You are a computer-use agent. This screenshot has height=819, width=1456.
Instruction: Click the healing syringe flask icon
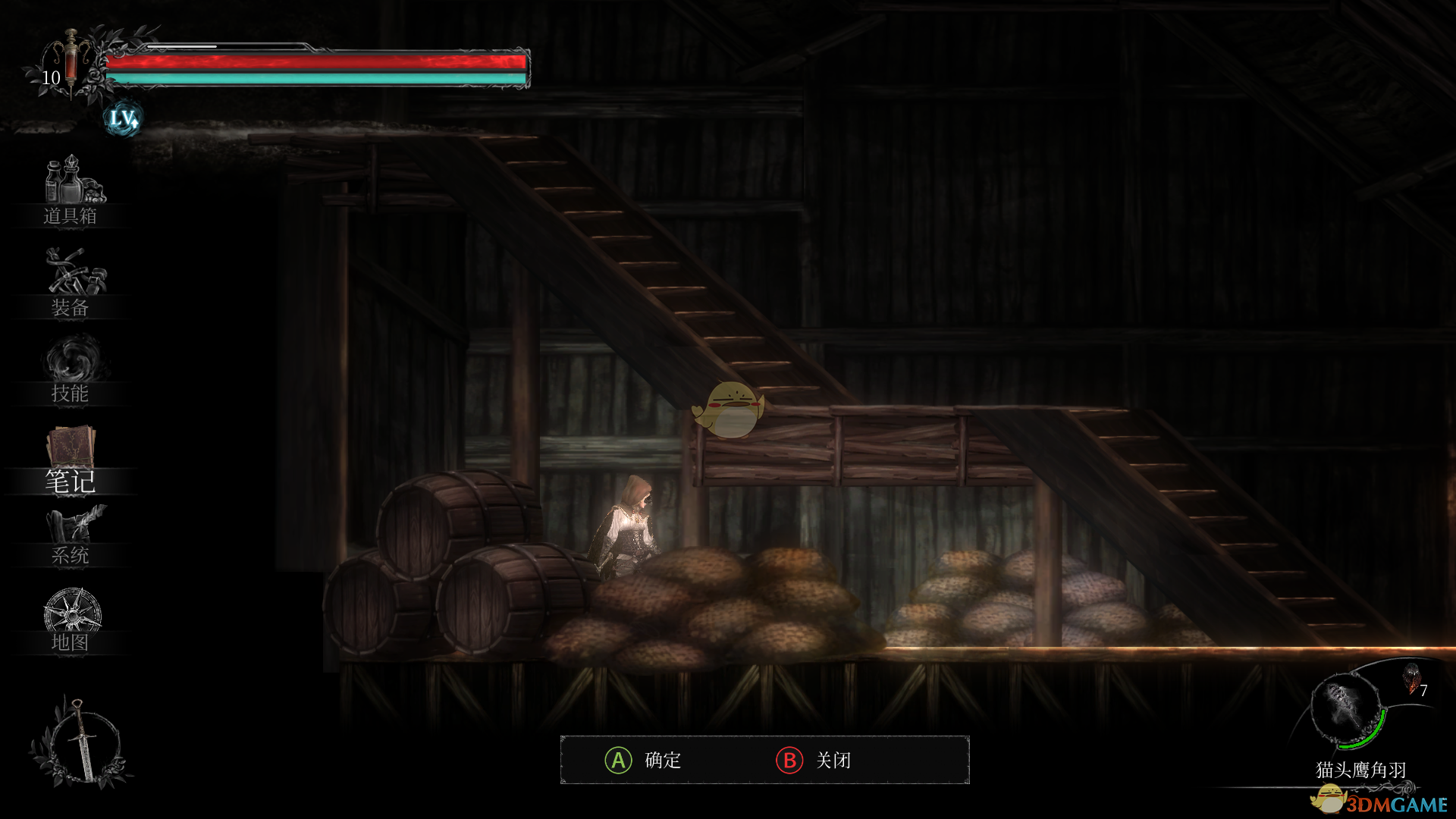click(71, 61)
